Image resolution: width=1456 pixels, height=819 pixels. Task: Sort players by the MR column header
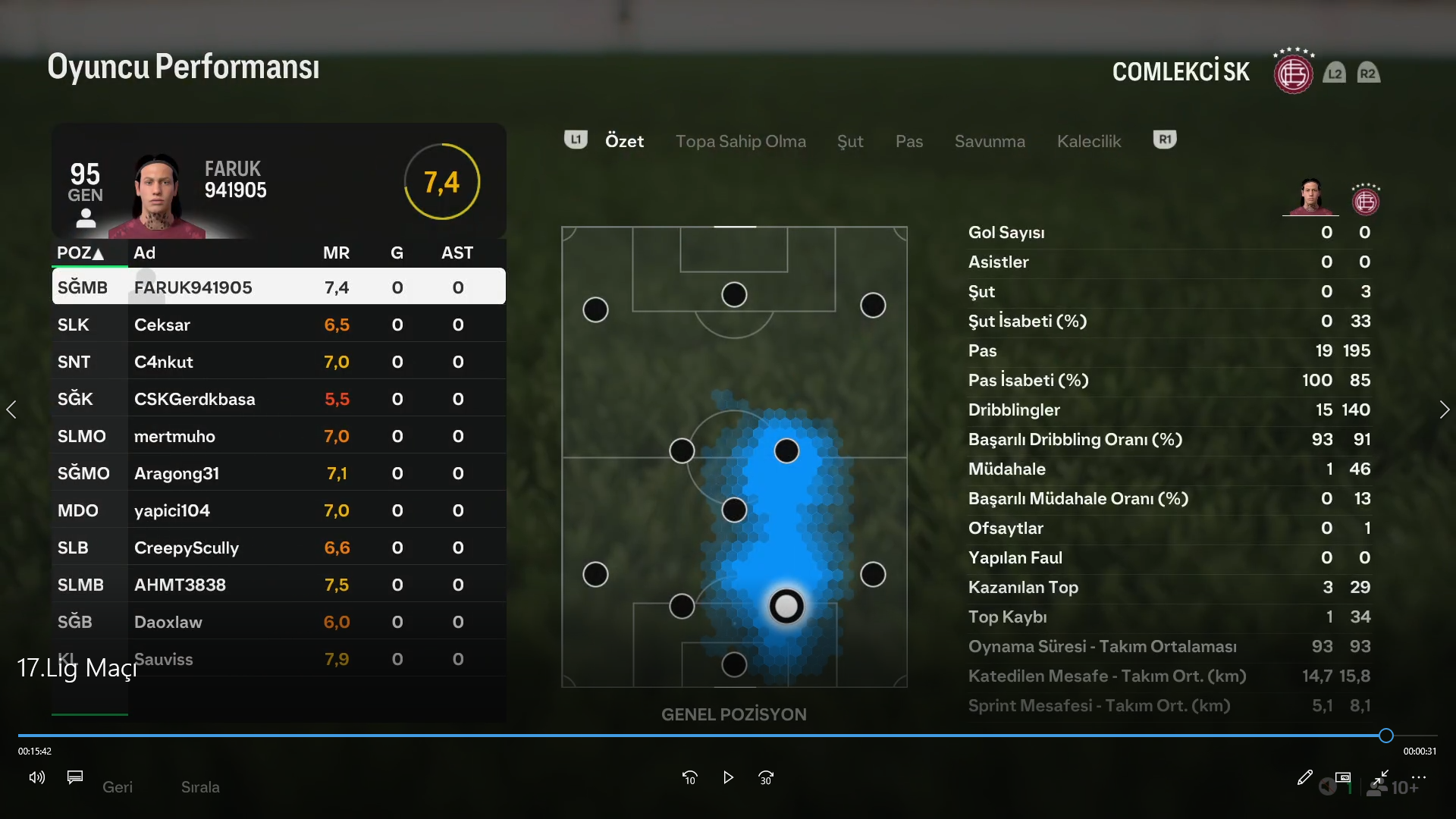[x=336, y=253]
